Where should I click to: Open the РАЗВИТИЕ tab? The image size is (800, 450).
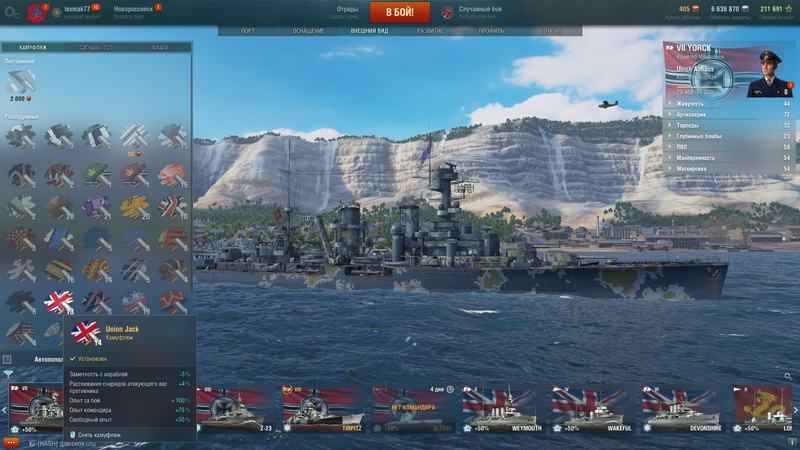[x=431, y=31]
